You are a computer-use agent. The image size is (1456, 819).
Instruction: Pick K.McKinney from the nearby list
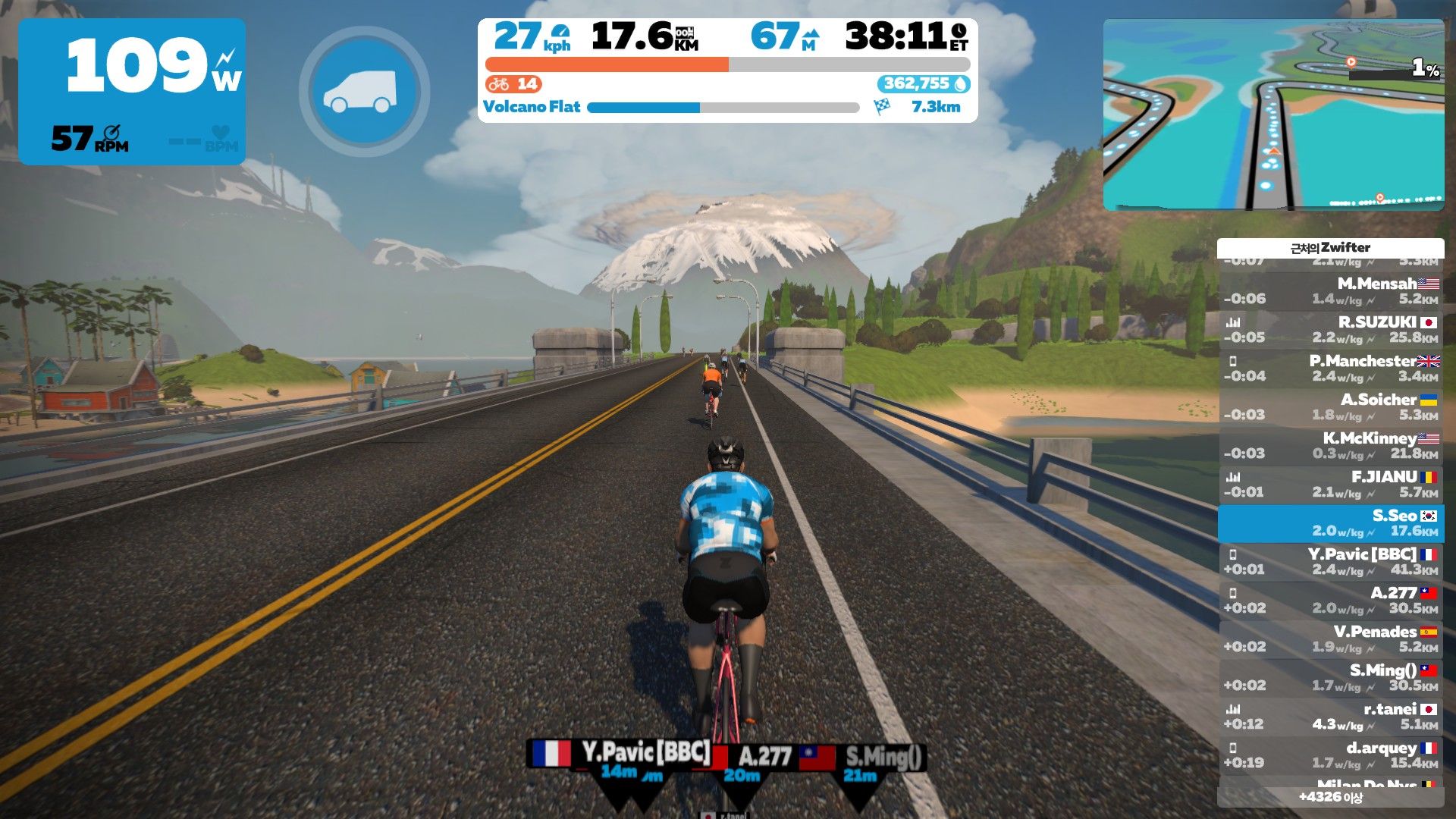point(1331,446)
